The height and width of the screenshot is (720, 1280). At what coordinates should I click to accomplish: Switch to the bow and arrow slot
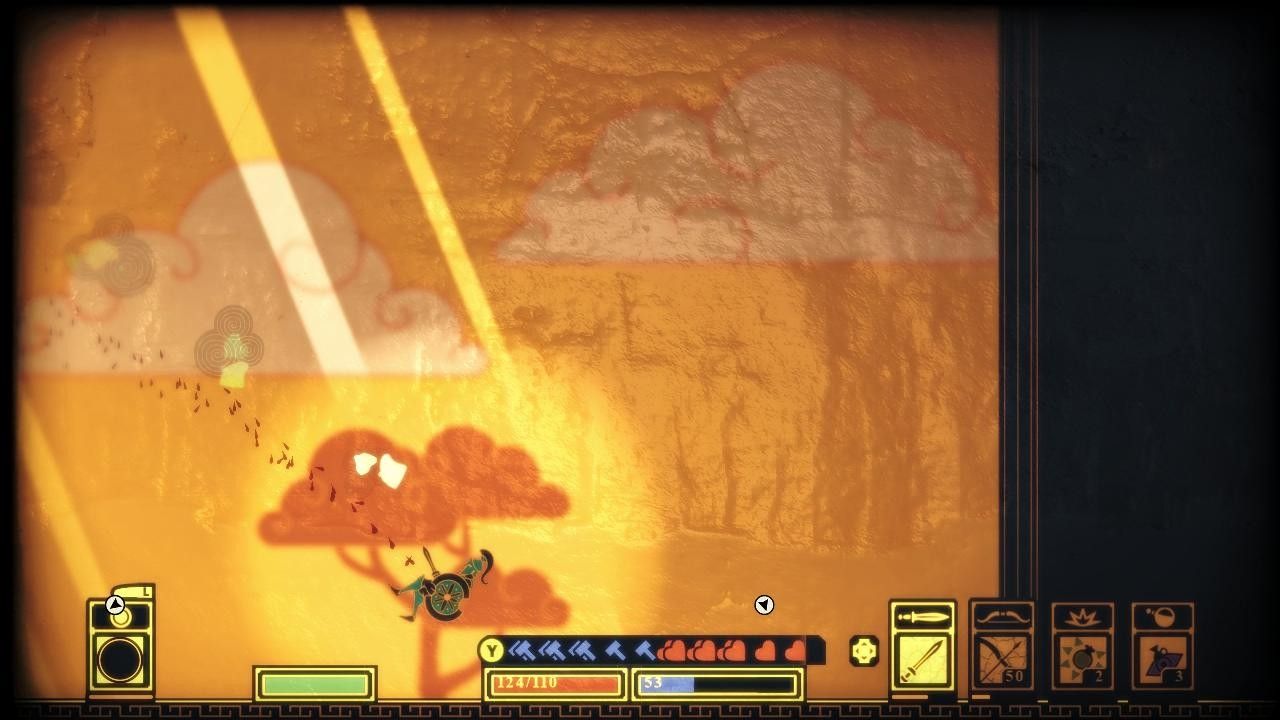(1003, 660)
